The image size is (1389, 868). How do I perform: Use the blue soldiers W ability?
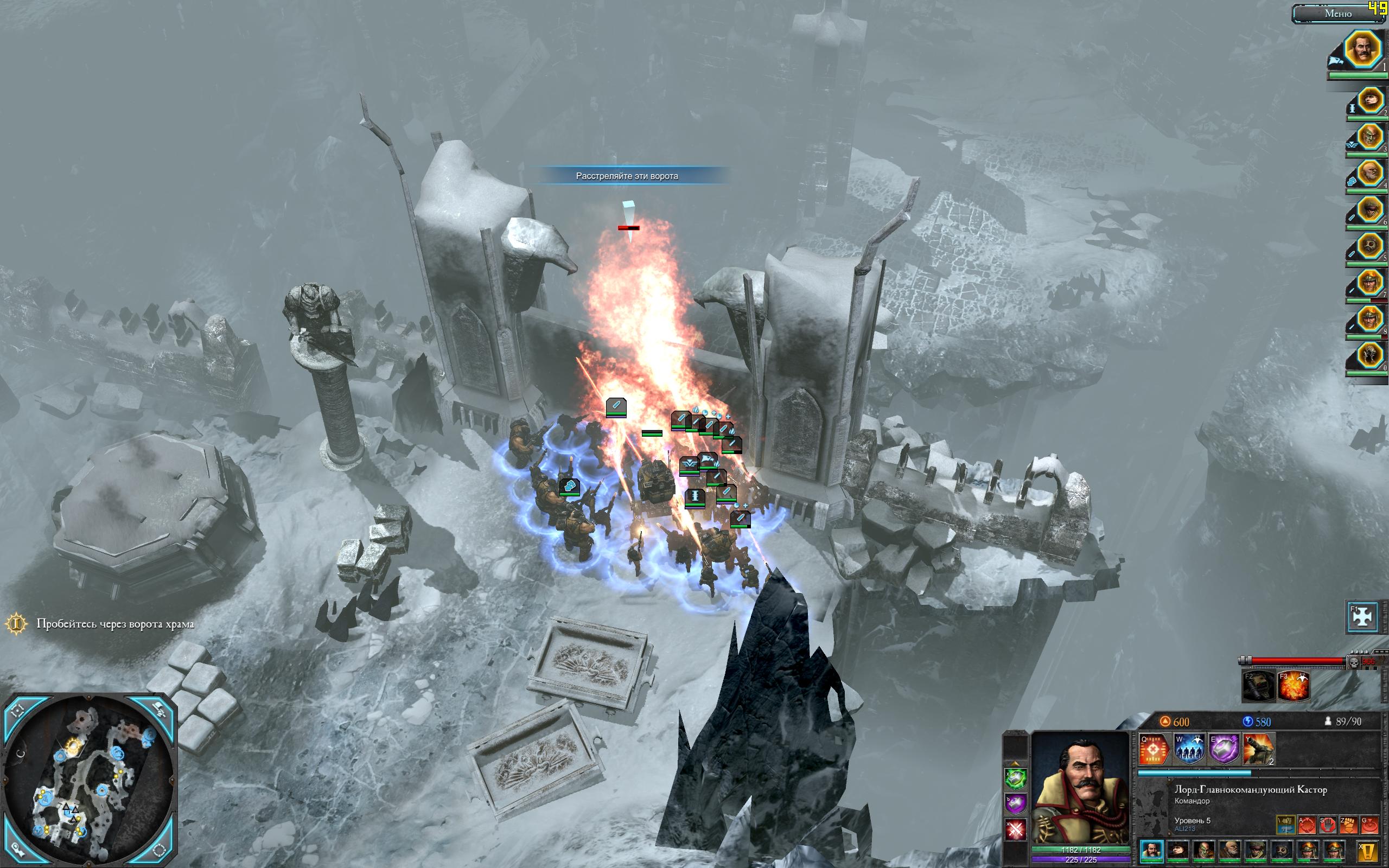pos(1189,749)
